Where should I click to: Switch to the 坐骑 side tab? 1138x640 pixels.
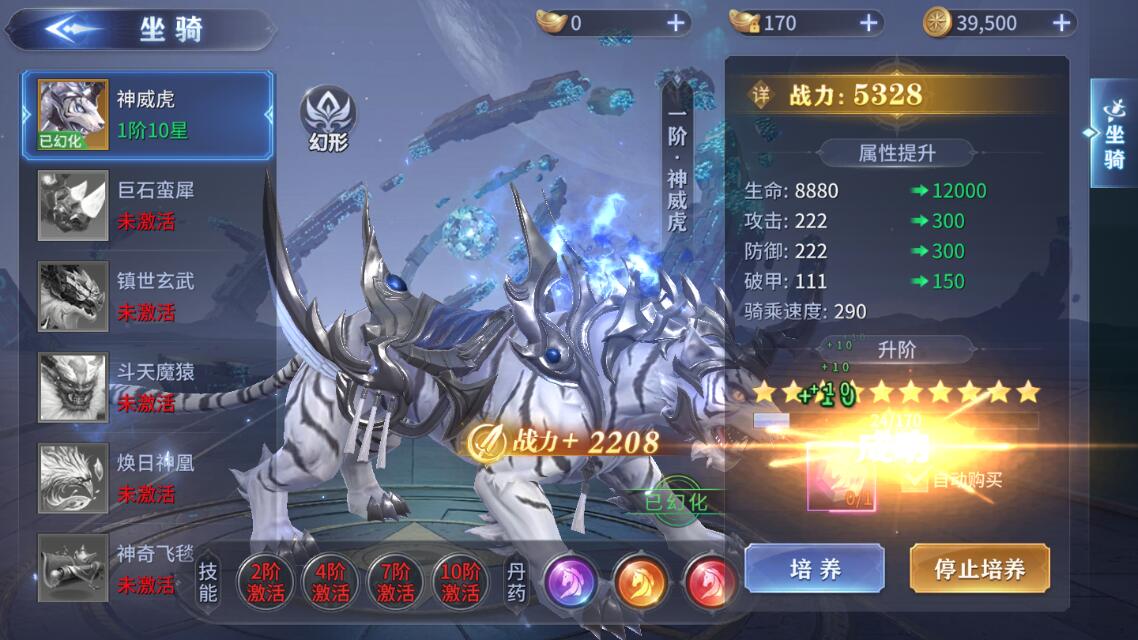pos(1114,133)
